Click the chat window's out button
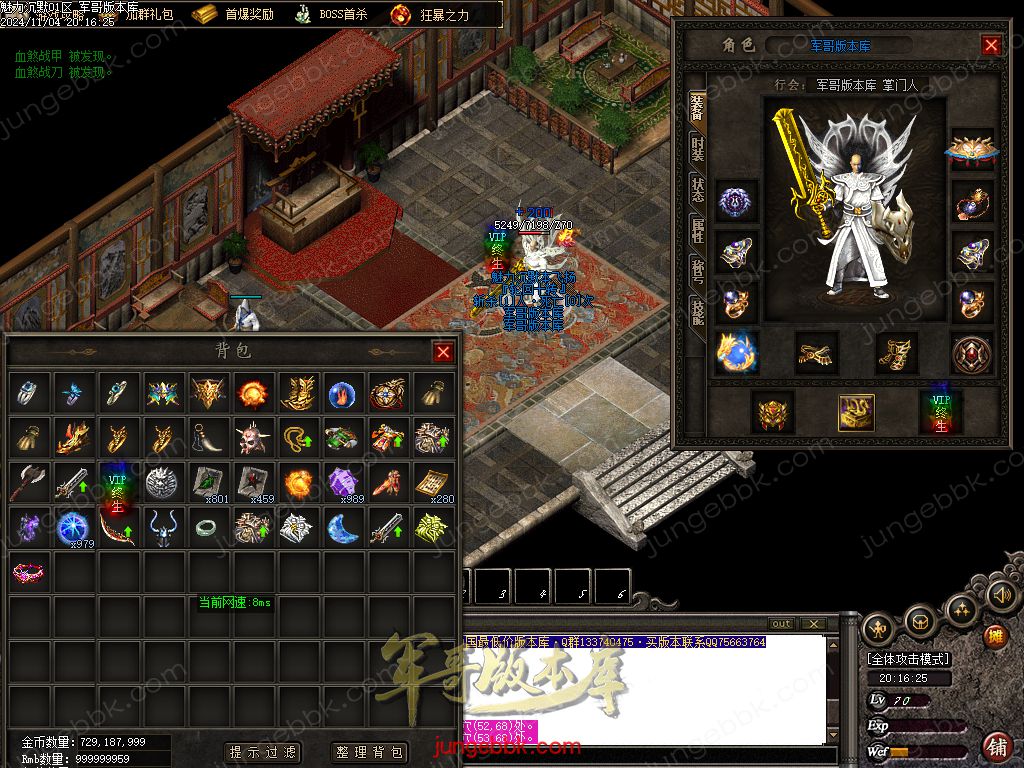Image resolution: width=1024 pixels, height=768 pixels. coord(781,624)
